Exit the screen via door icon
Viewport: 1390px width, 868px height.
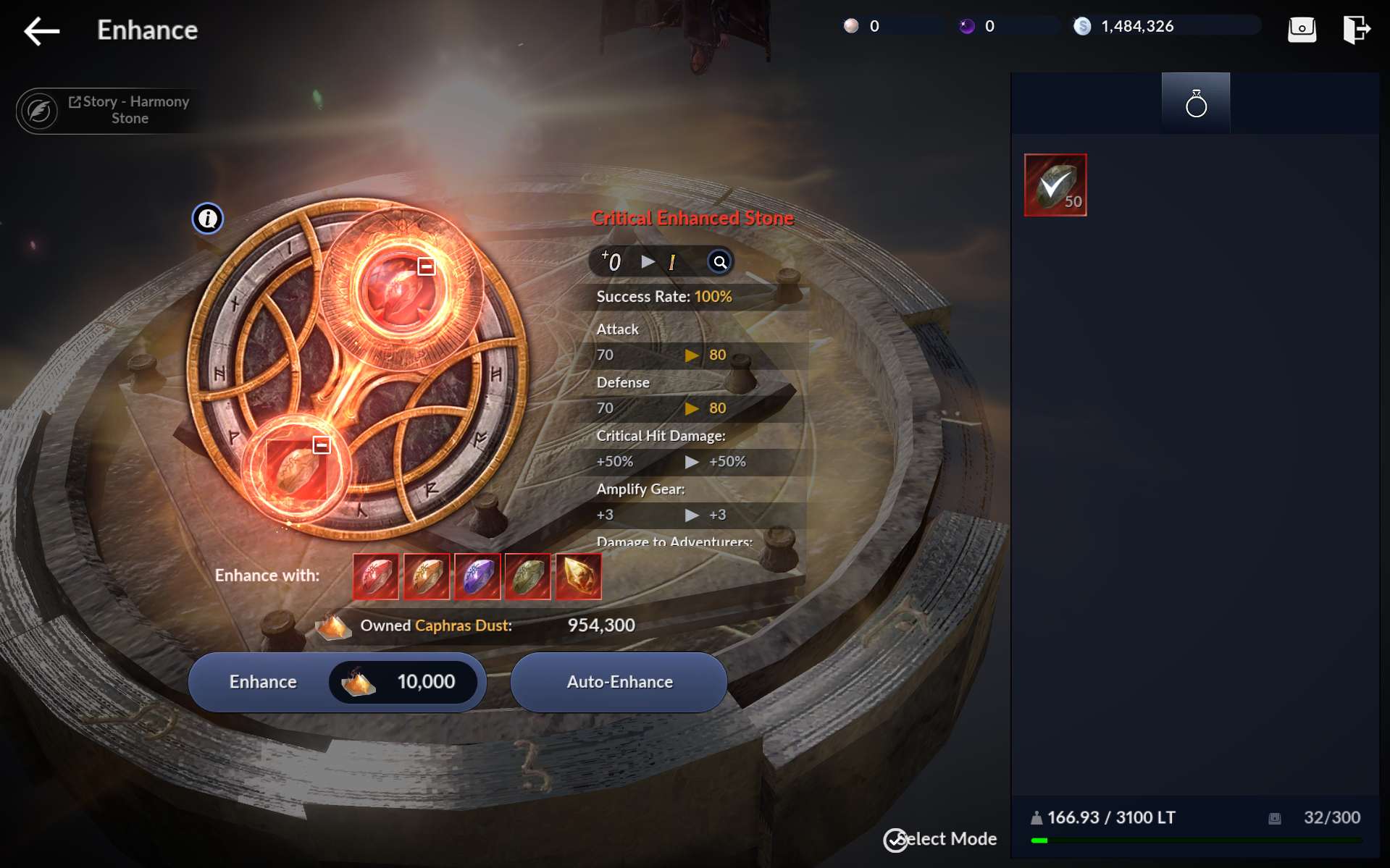[x=1356, y=29]
